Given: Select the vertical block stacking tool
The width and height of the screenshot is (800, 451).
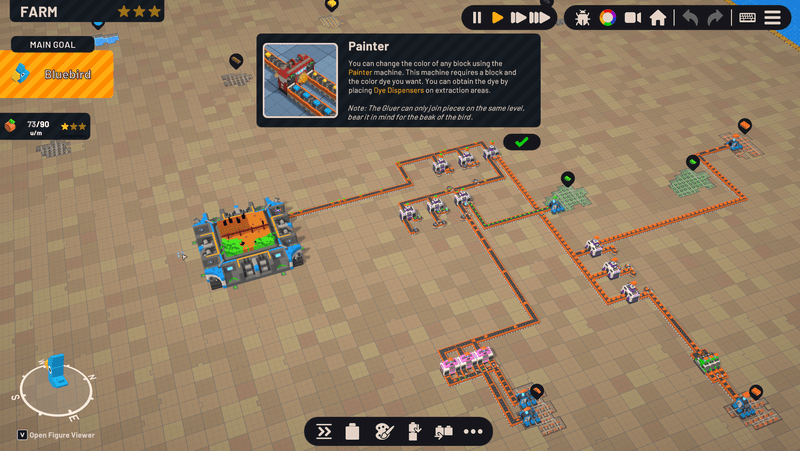Looking at the screenshot, I should (414, 432).
